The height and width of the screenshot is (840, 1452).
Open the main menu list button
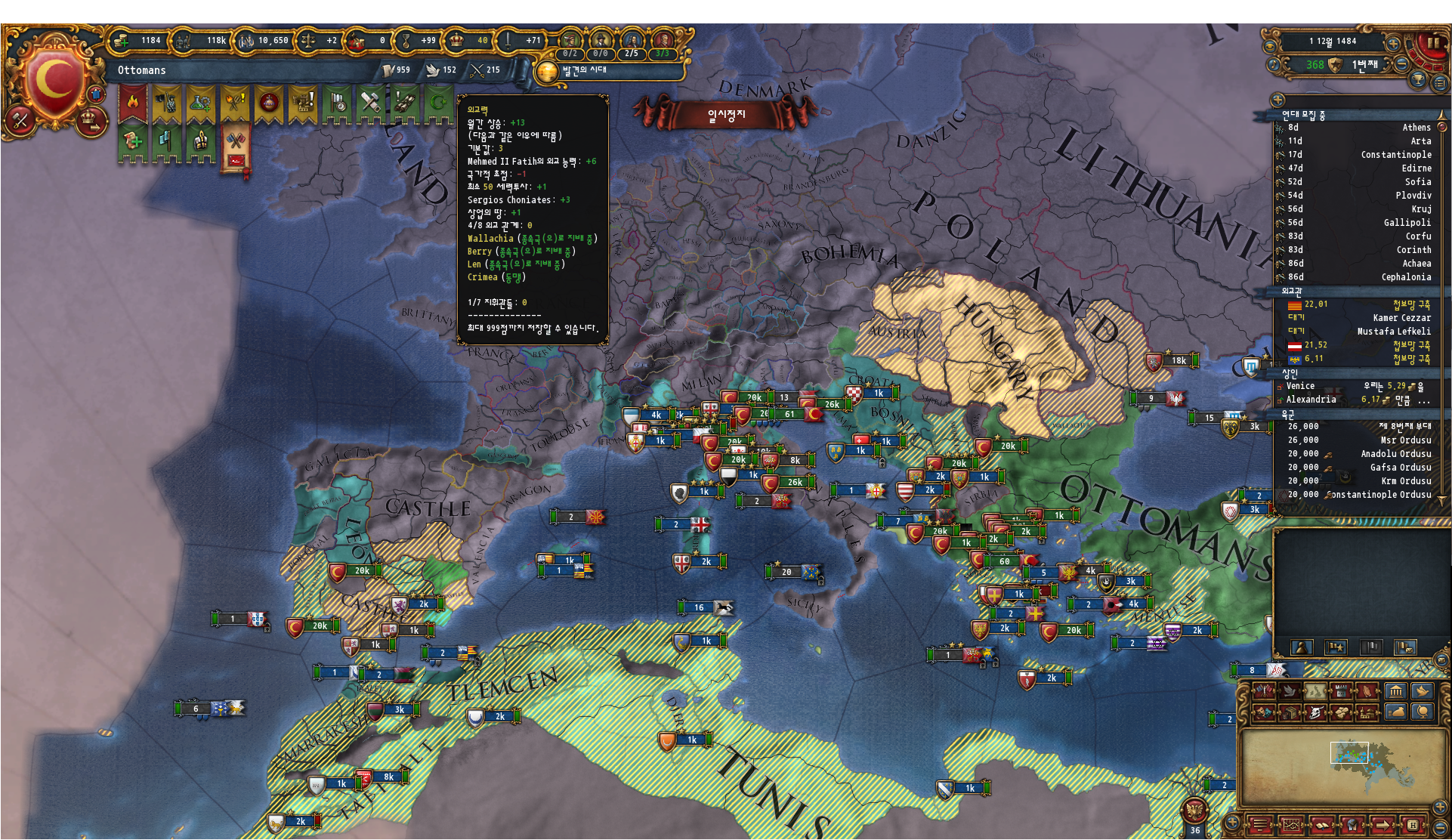[x=1440, y=83]
